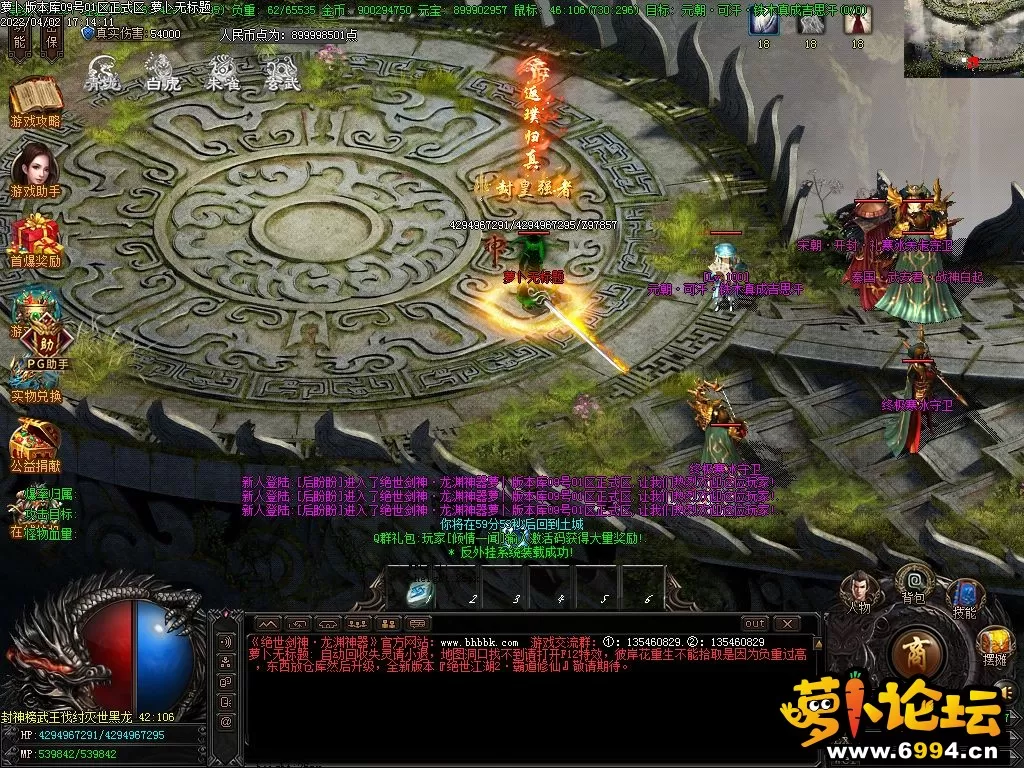1024x768 pixels.
Task: Open the 人物 character panel
Action: (858, 589)
